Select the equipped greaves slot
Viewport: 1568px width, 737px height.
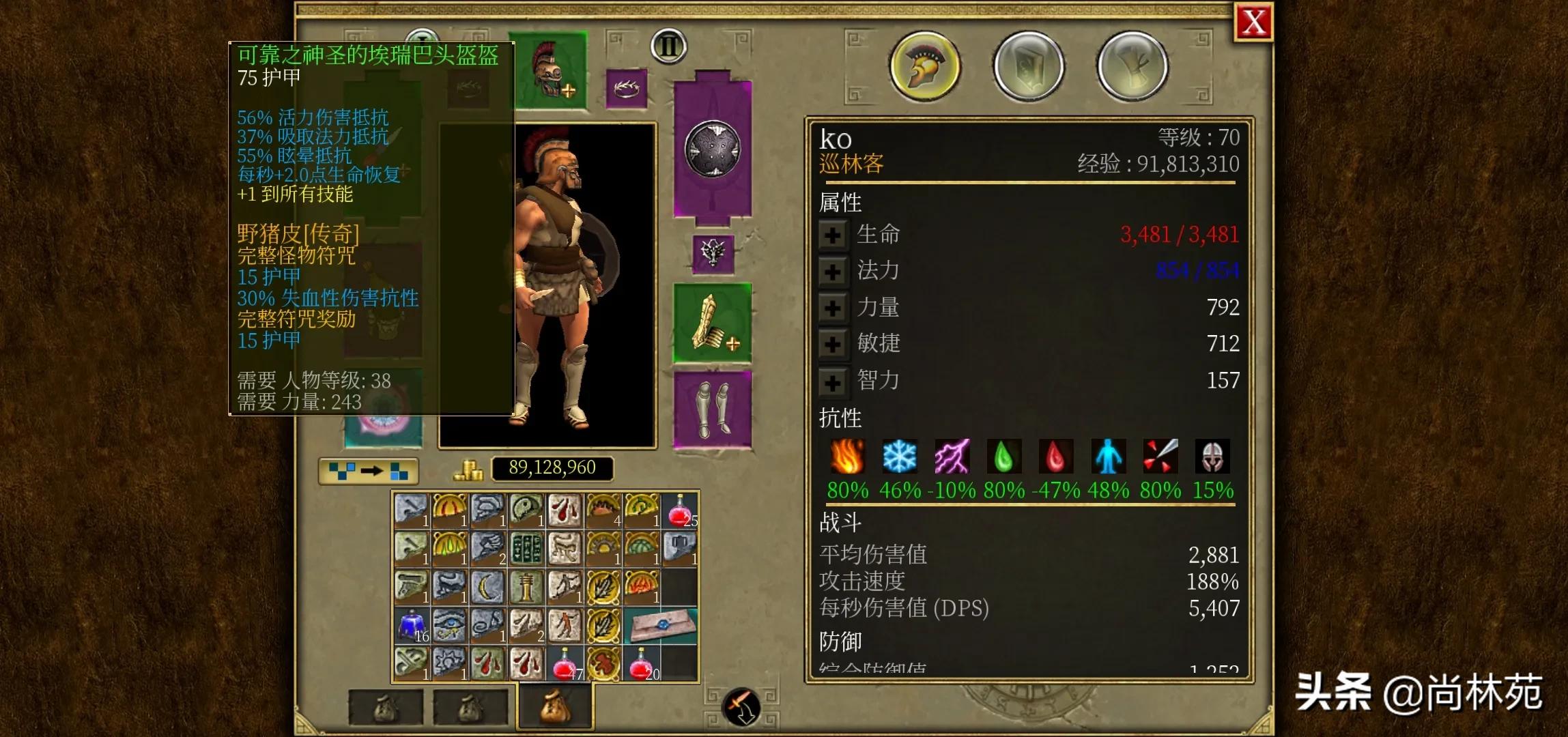coord(713,409)
